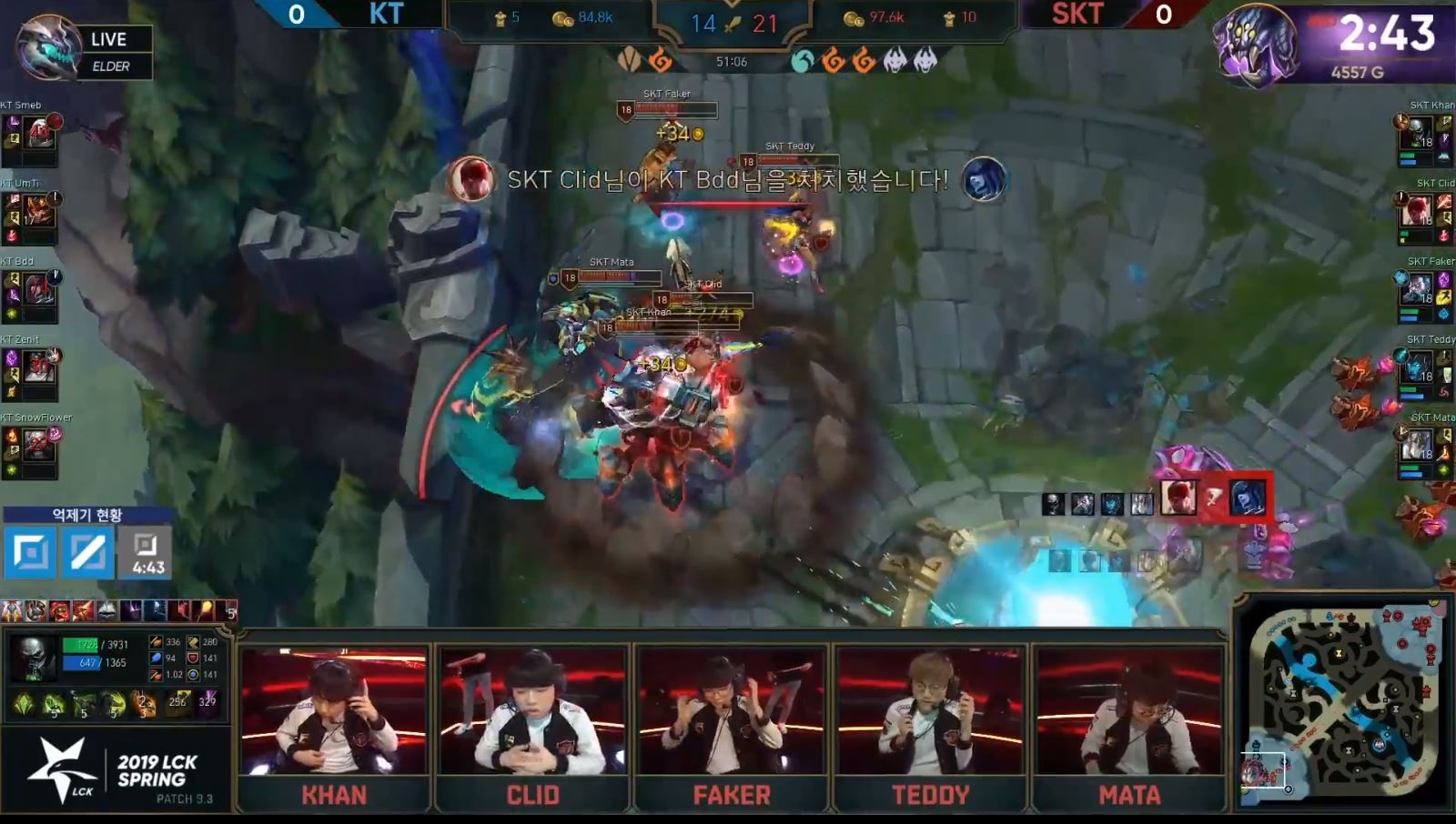1456x824 pixels.
Task: Click the Baron Nashor buff icon showing 2:43
Action: (x=1260, y=43)
